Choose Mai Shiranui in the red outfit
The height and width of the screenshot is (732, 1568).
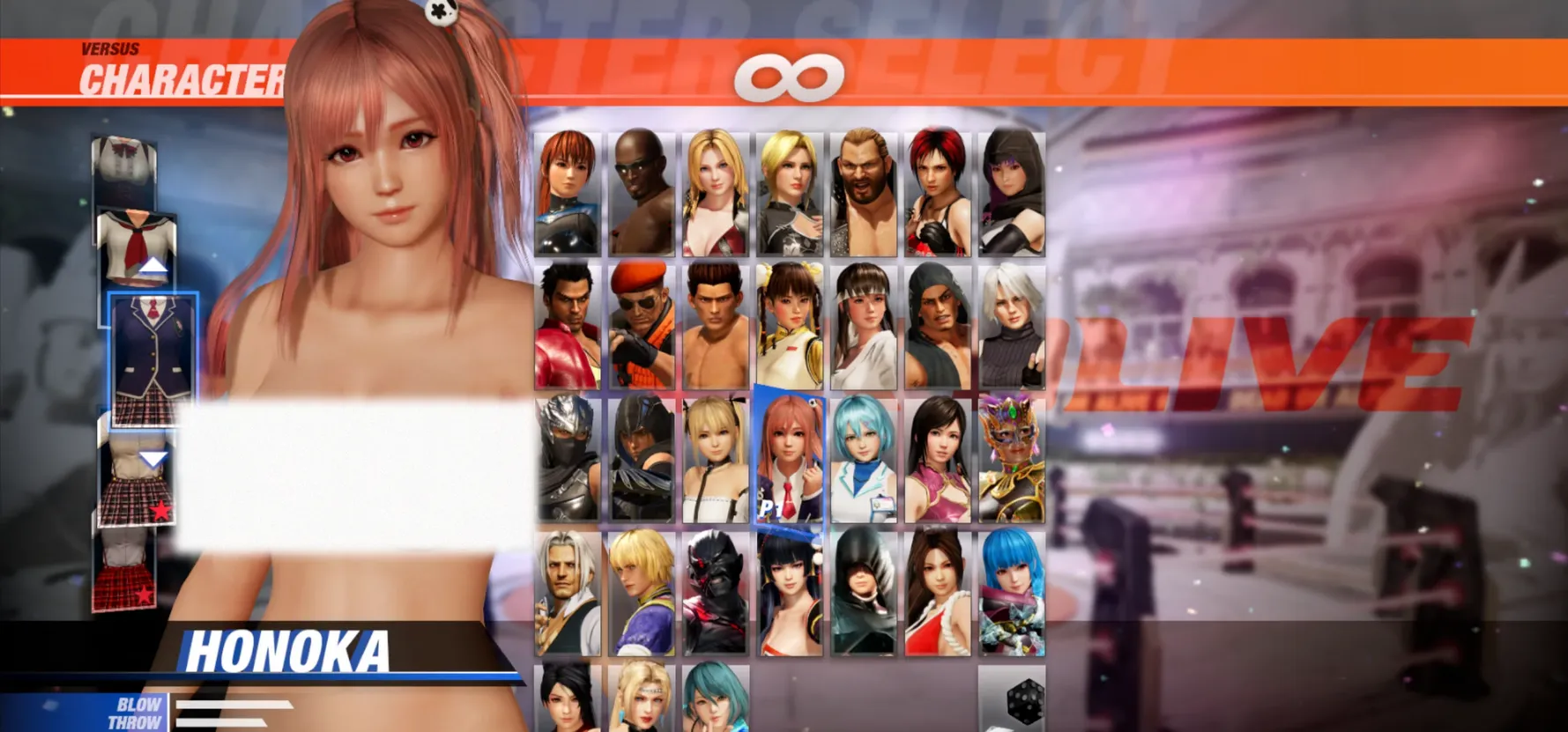click(x=937, y=592)
